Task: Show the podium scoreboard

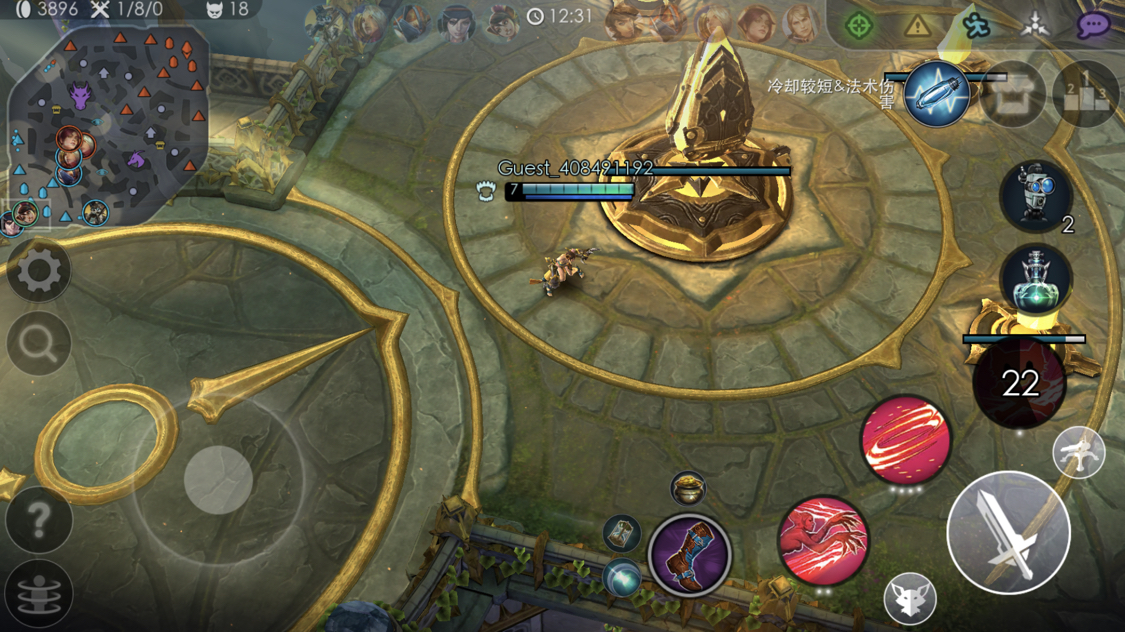Action: (x=1086, y=94)
